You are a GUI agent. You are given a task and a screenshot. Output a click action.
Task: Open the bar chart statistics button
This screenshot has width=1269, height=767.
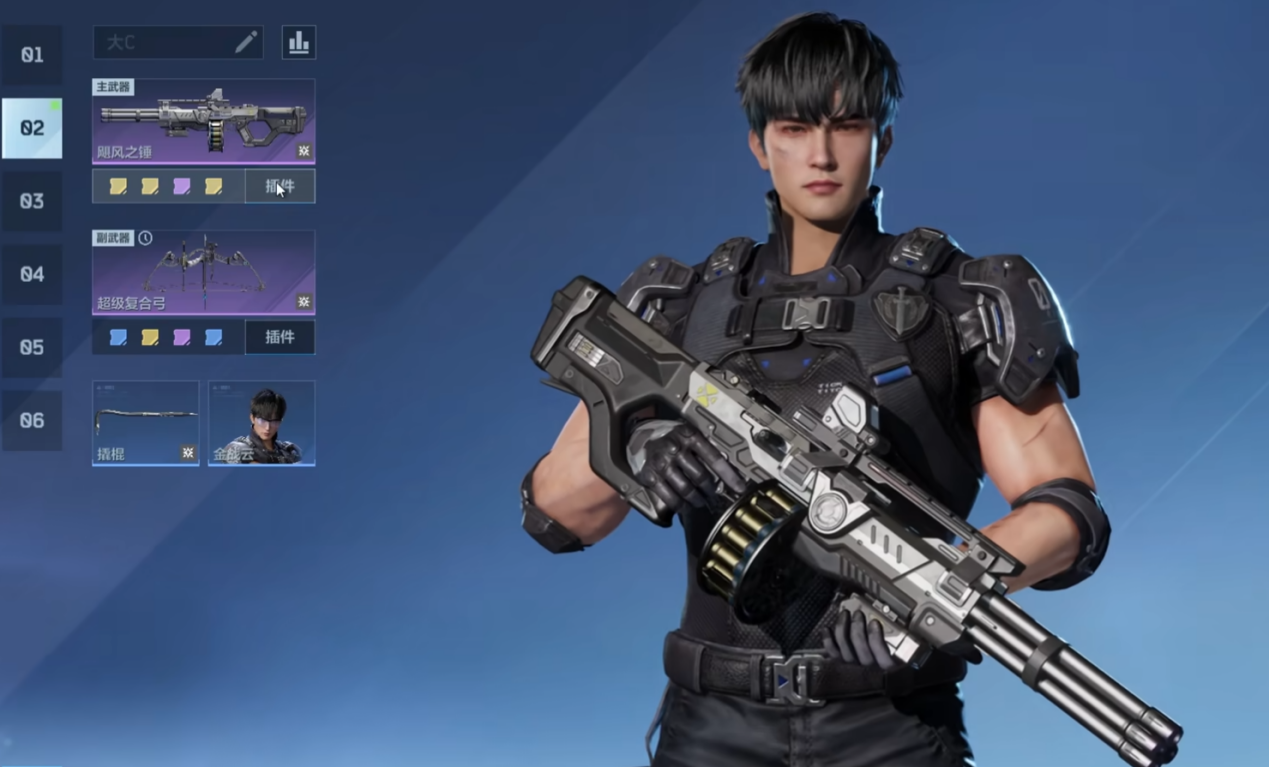pos(298,42)
